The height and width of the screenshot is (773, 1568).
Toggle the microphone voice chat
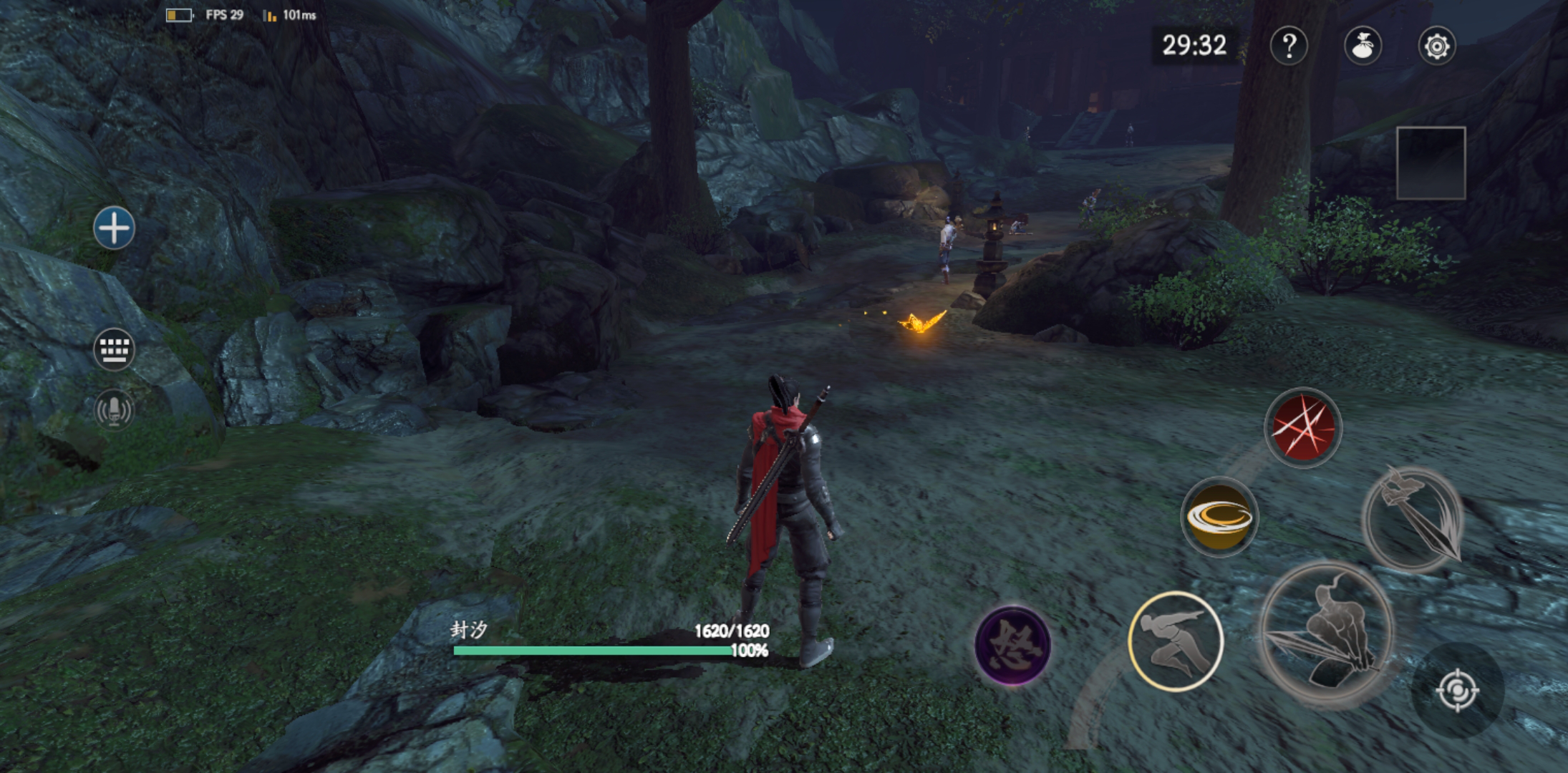(x=114, y=409)
